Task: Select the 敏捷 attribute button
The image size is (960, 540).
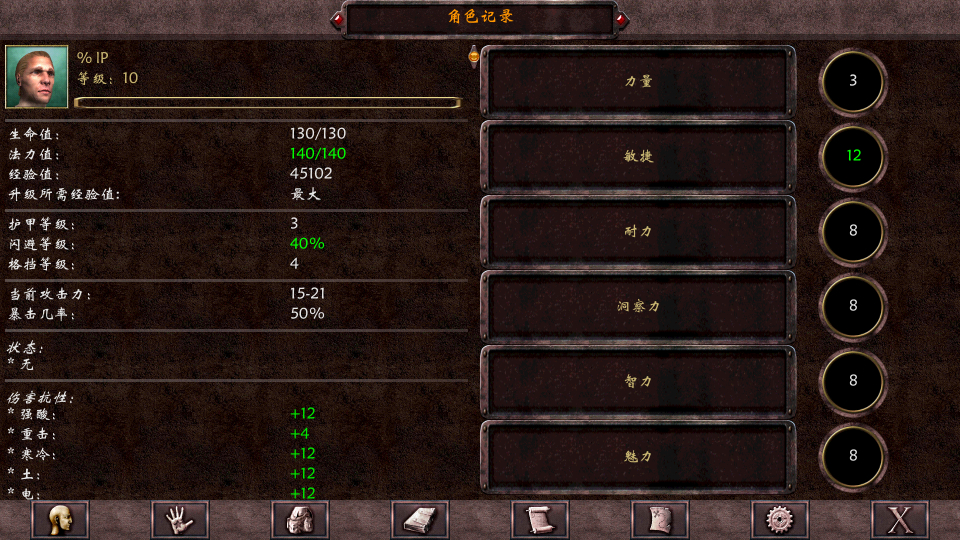Action: (x=638, y=156)
